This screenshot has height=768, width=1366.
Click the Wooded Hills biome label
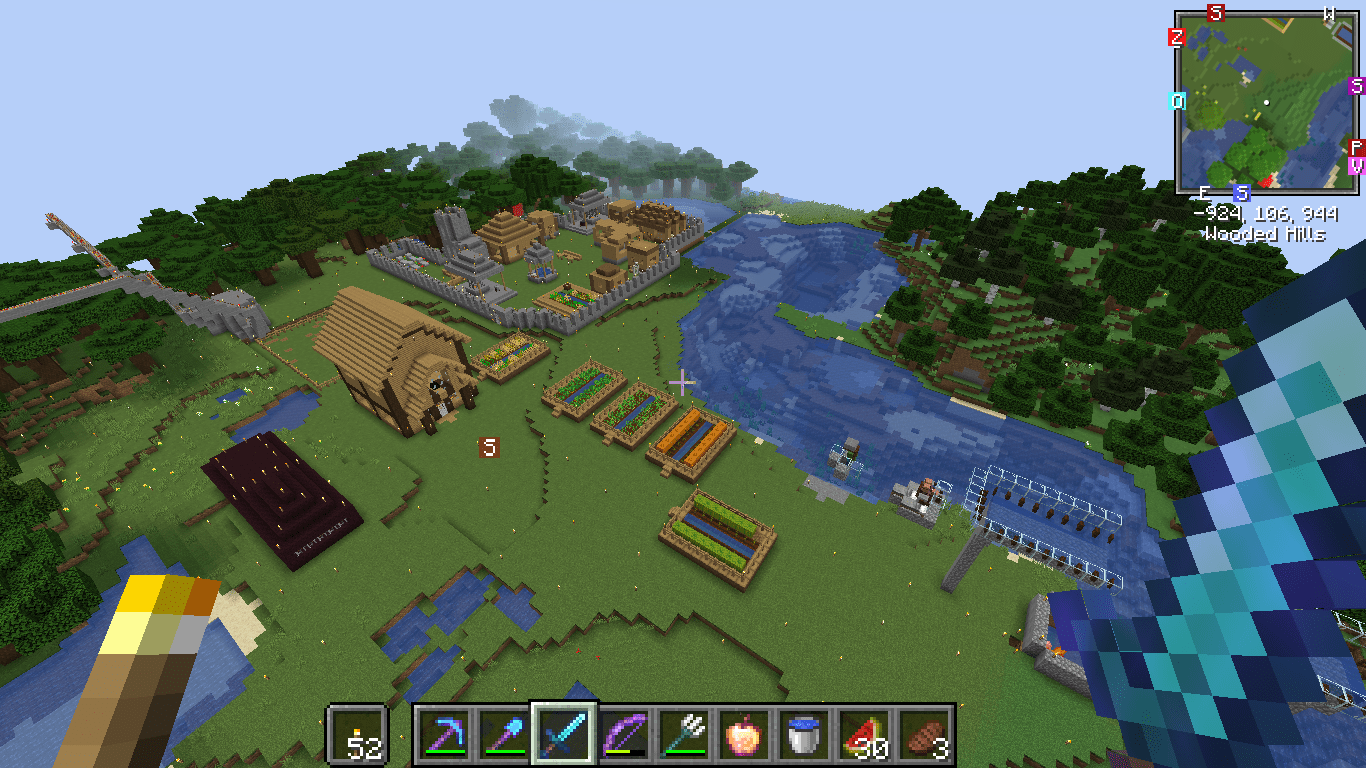pos(1266,232)
